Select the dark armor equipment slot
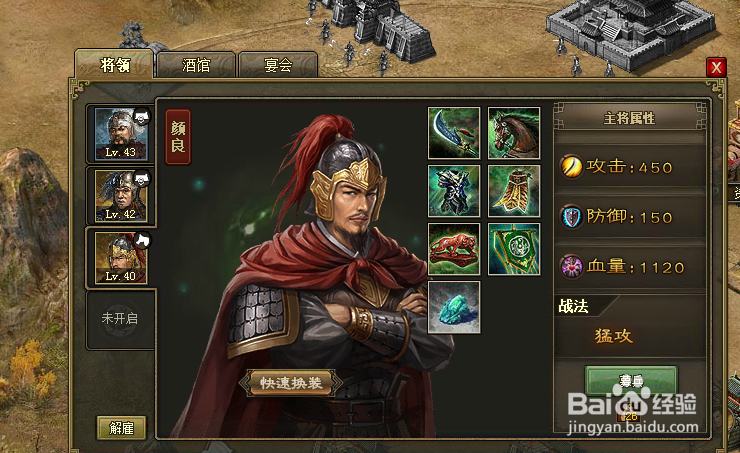The image size is (740, 453). tap(454, 191)
